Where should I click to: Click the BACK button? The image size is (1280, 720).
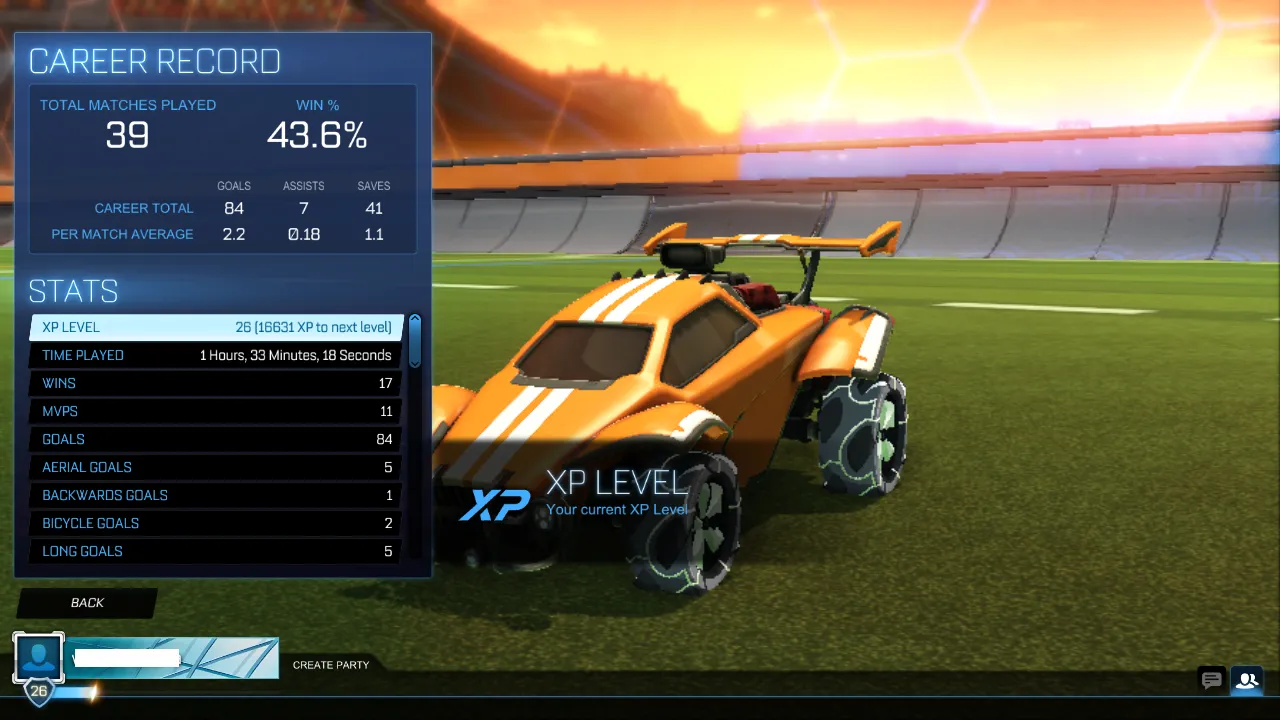tap(87, 602)
